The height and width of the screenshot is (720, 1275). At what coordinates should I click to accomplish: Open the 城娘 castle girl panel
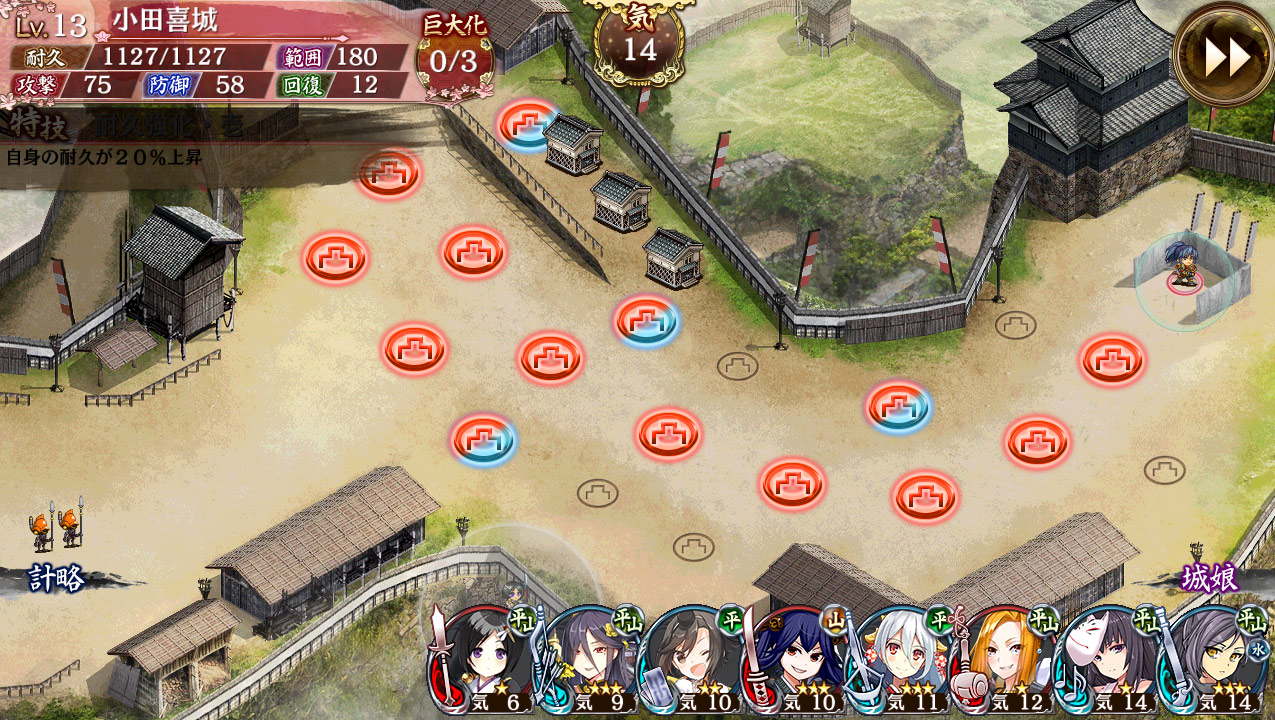[1210, 578]
